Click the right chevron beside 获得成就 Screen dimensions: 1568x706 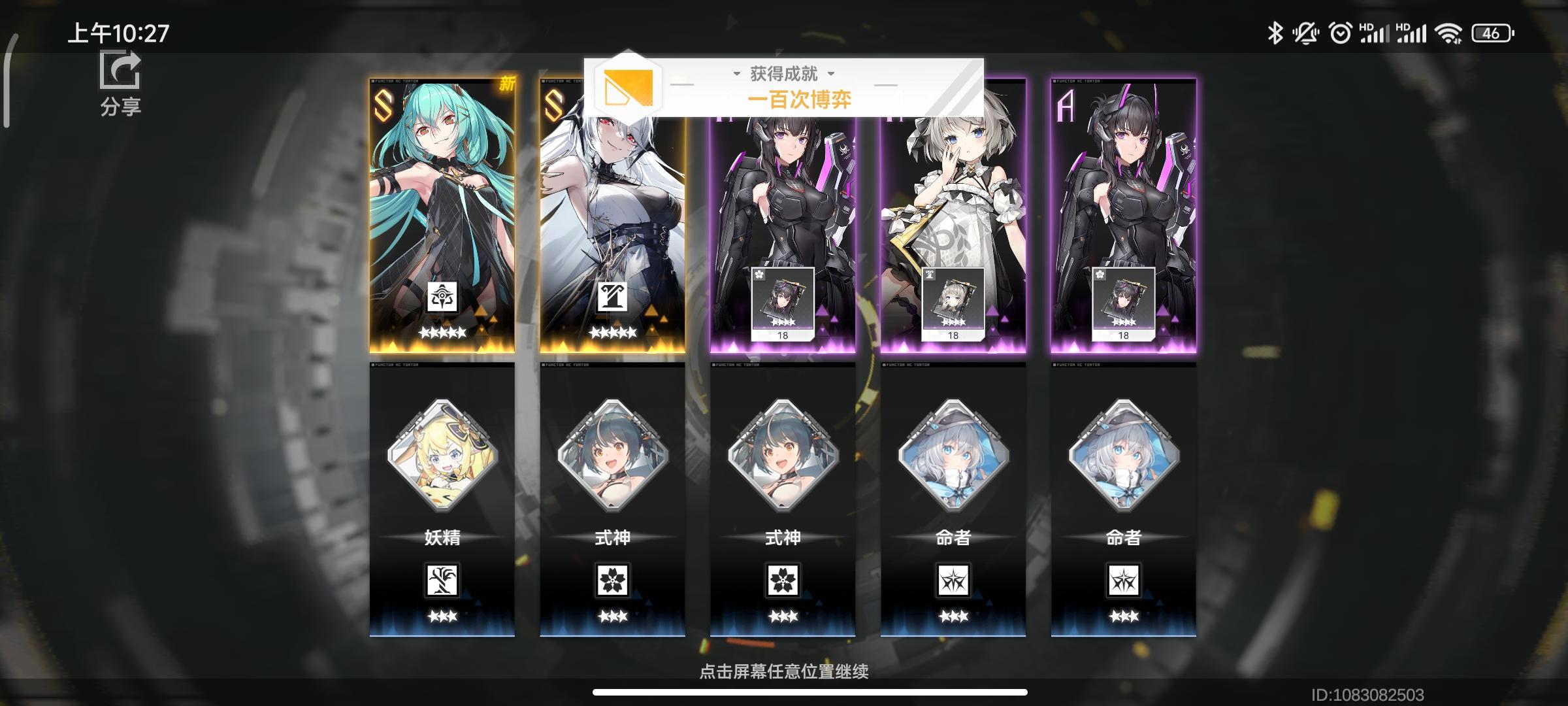[830, 74]
